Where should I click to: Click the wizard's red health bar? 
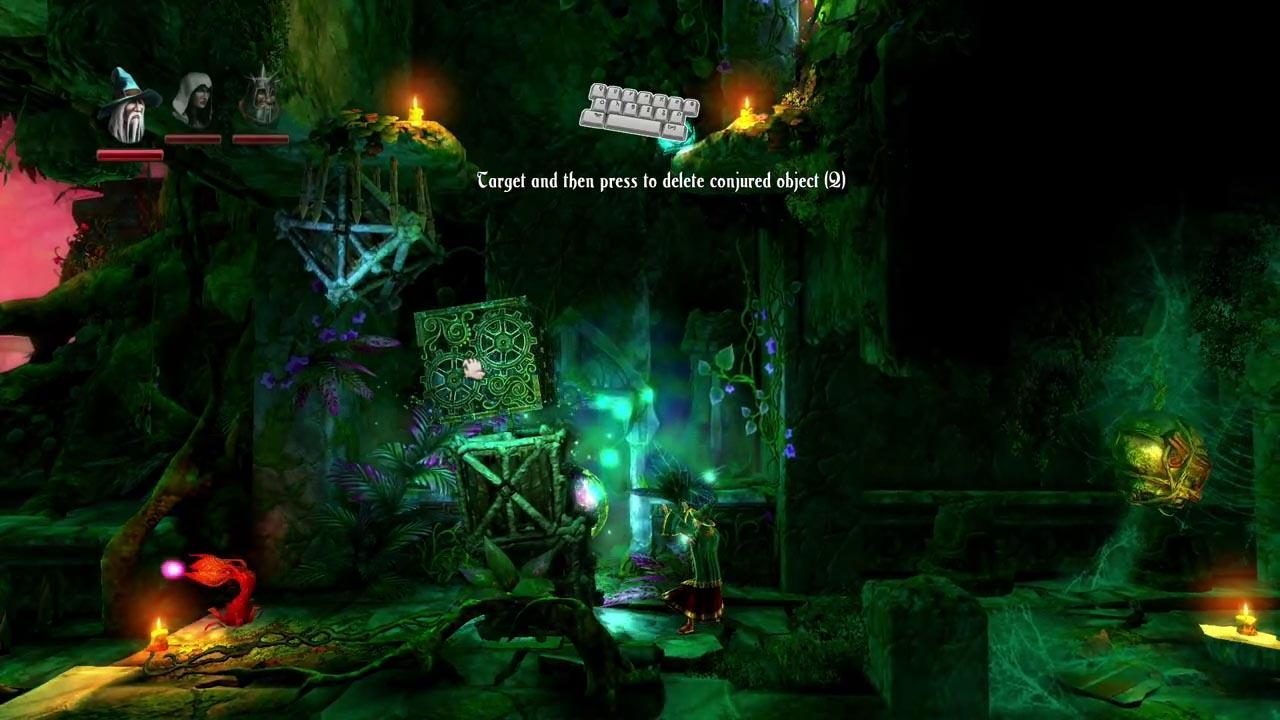128,157
